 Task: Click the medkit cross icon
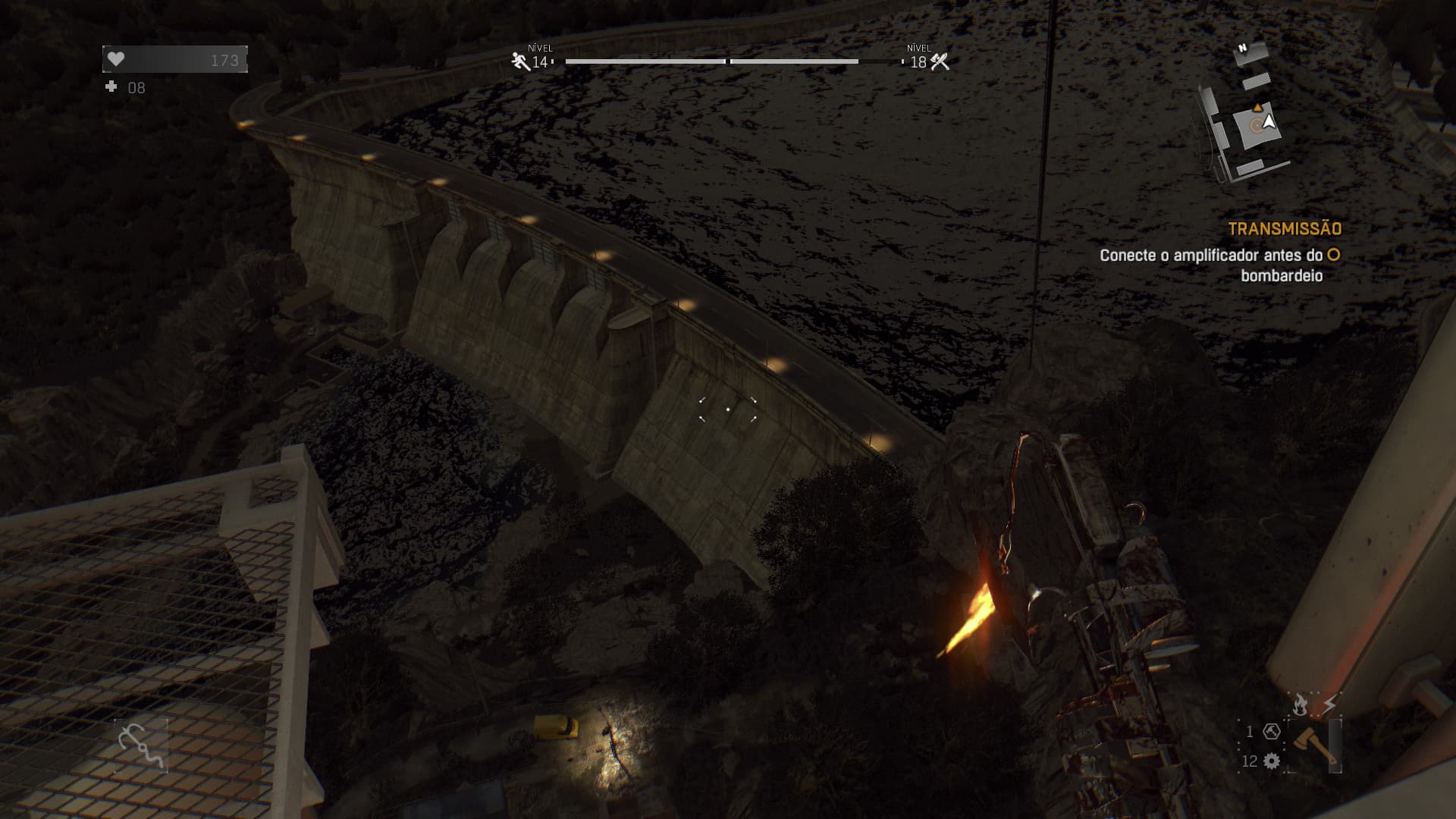tap(111, 87)
